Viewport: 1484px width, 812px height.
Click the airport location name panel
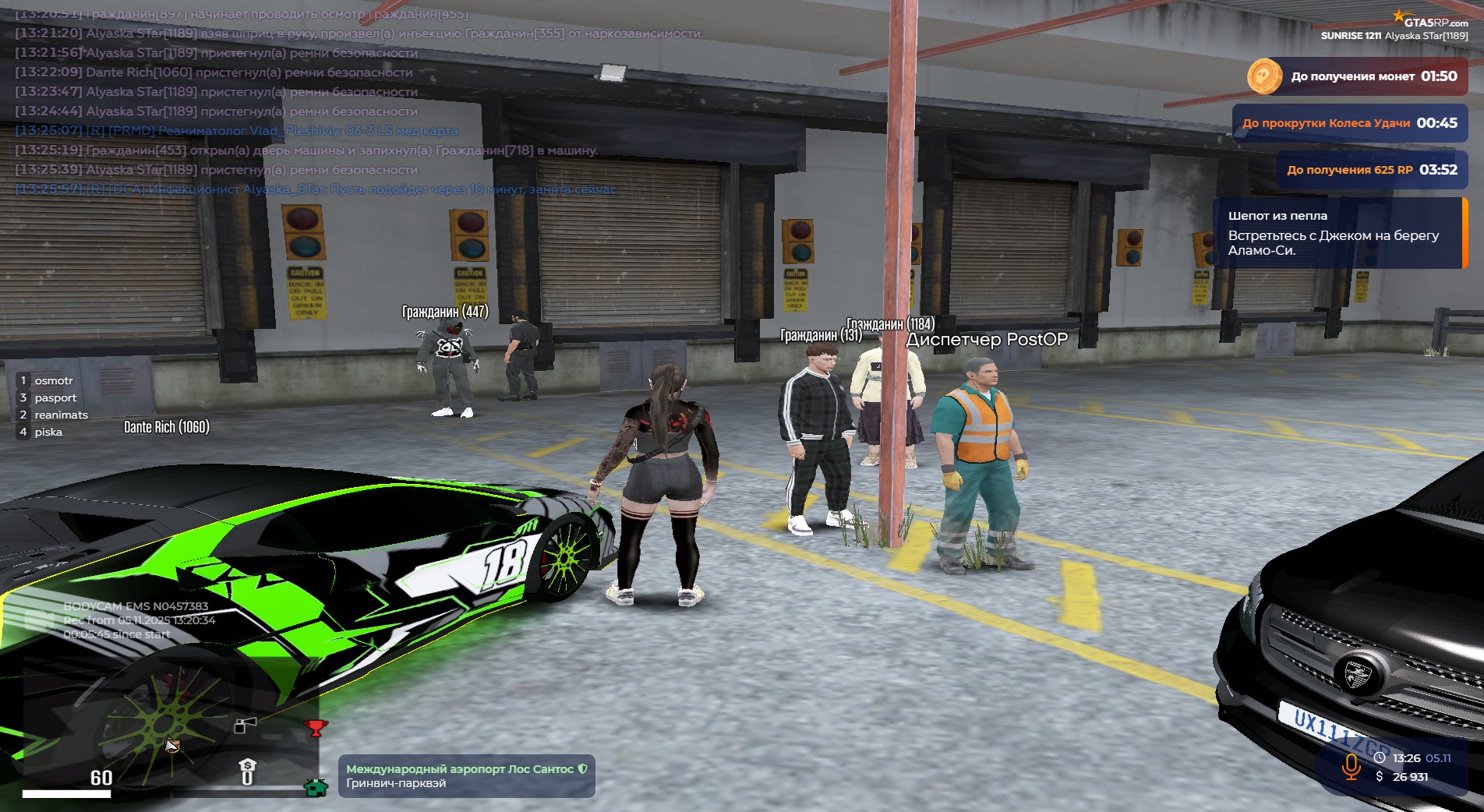tap(466, 776)
